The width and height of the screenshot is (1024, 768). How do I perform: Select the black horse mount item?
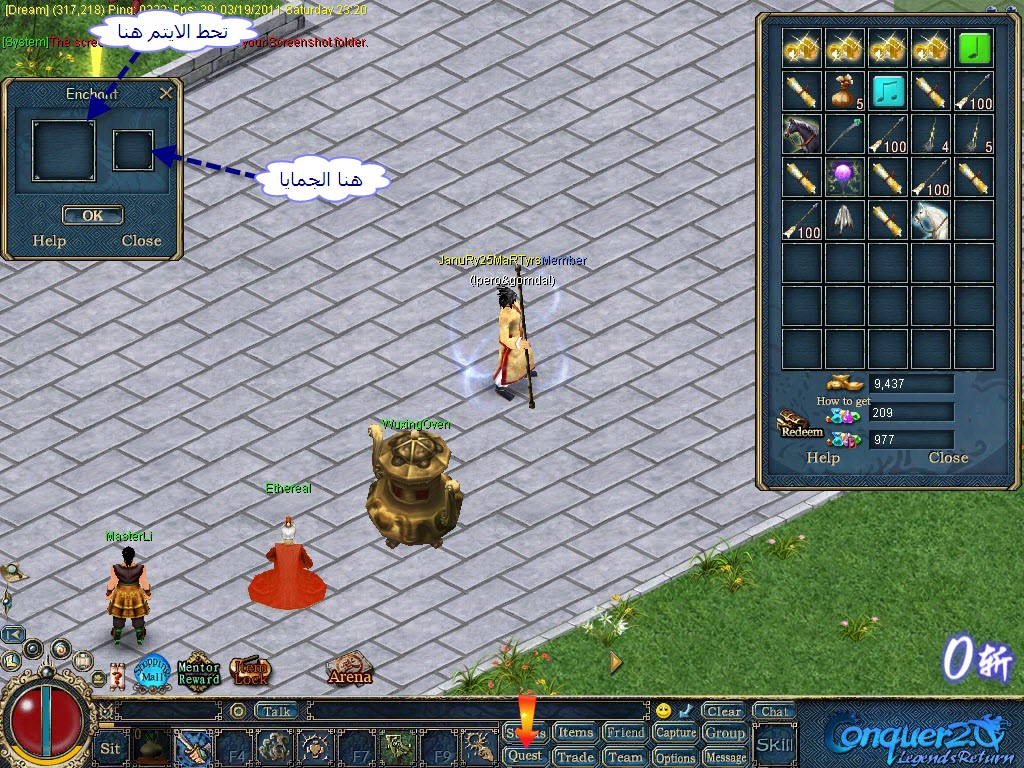802,134
